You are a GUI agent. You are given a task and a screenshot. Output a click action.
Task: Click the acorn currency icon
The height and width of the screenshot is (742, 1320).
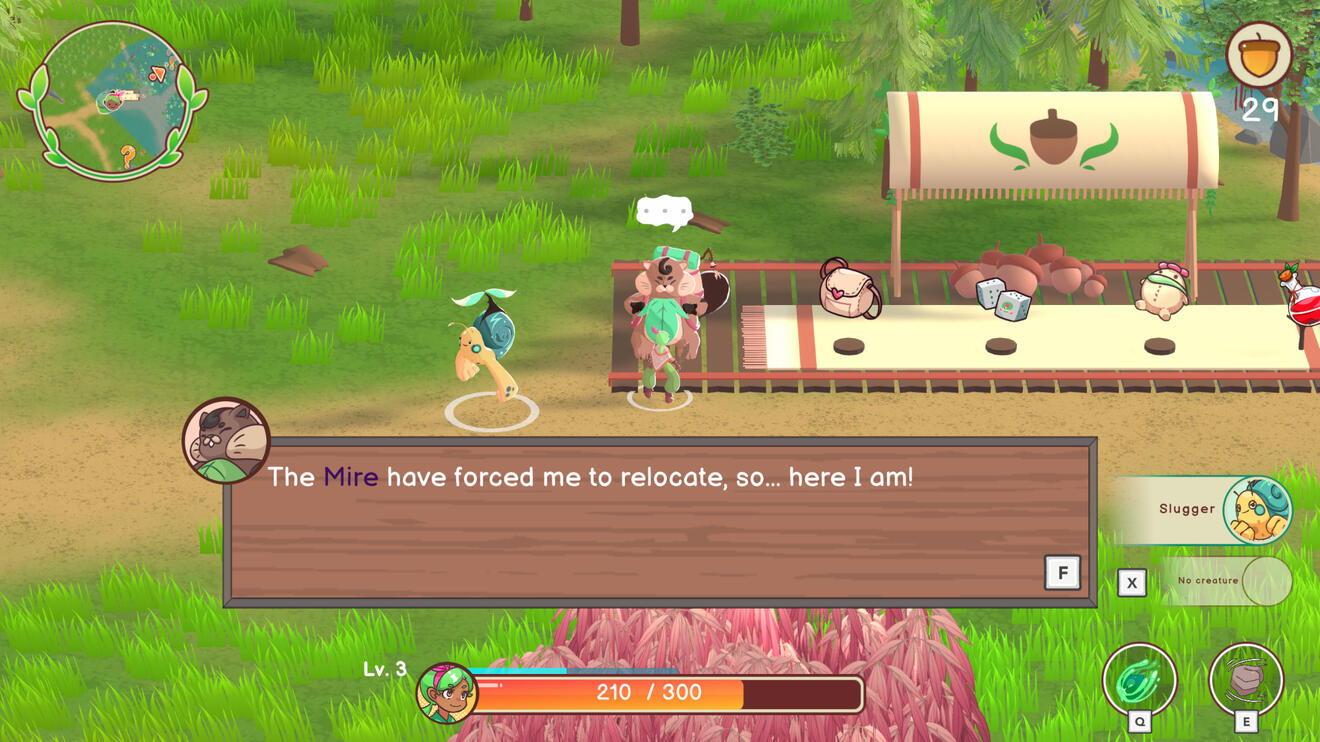(1259, 56)
